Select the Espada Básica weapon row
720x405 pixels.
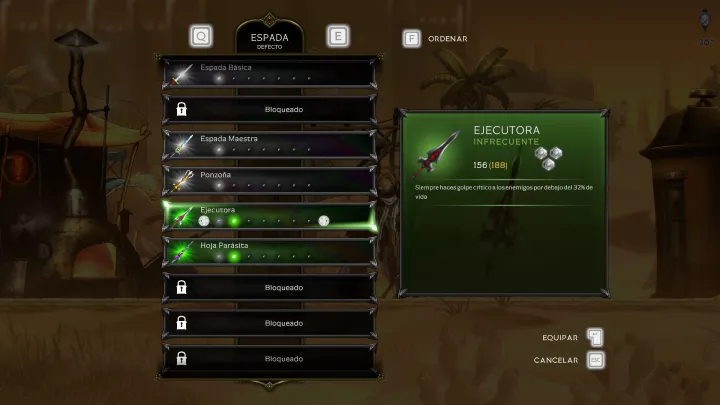(269, 73)
